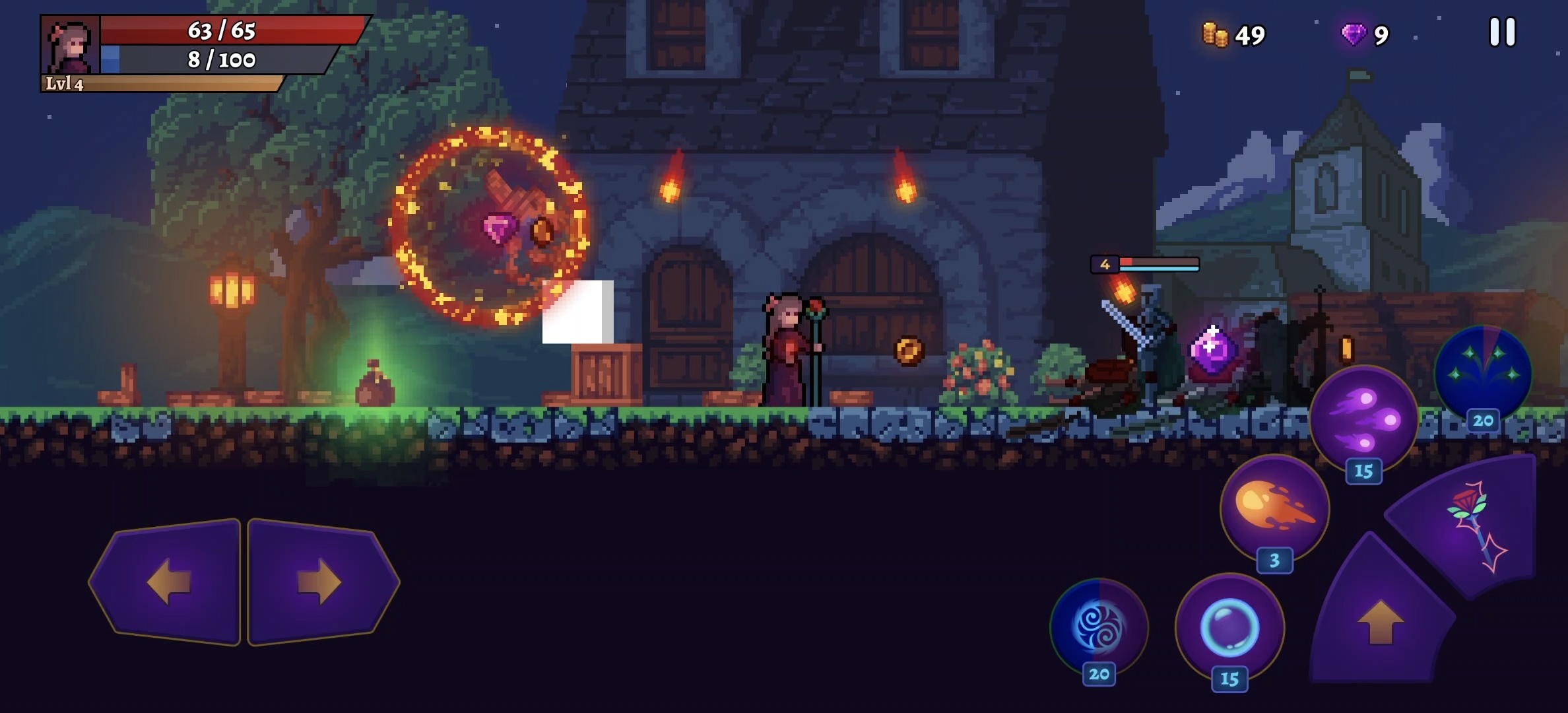Viewport: 1568px width, 713px height.
Task: Pause the game
Action: 1502,32
